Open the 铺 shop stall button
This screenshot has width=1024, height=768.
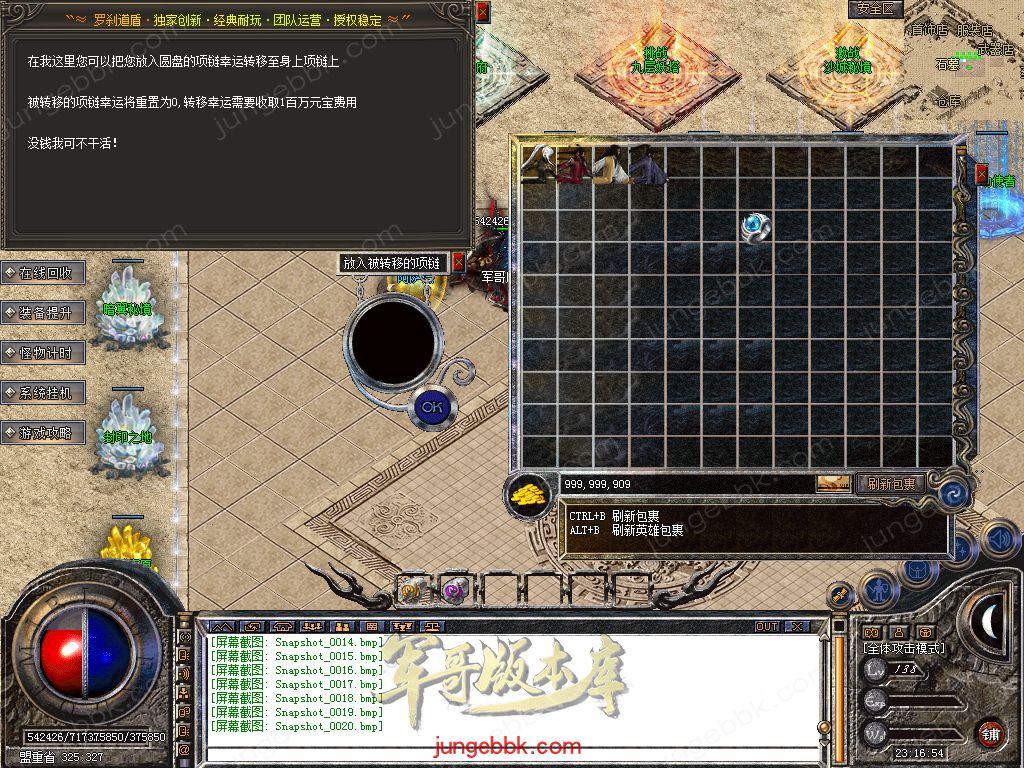tap(990, 733)
